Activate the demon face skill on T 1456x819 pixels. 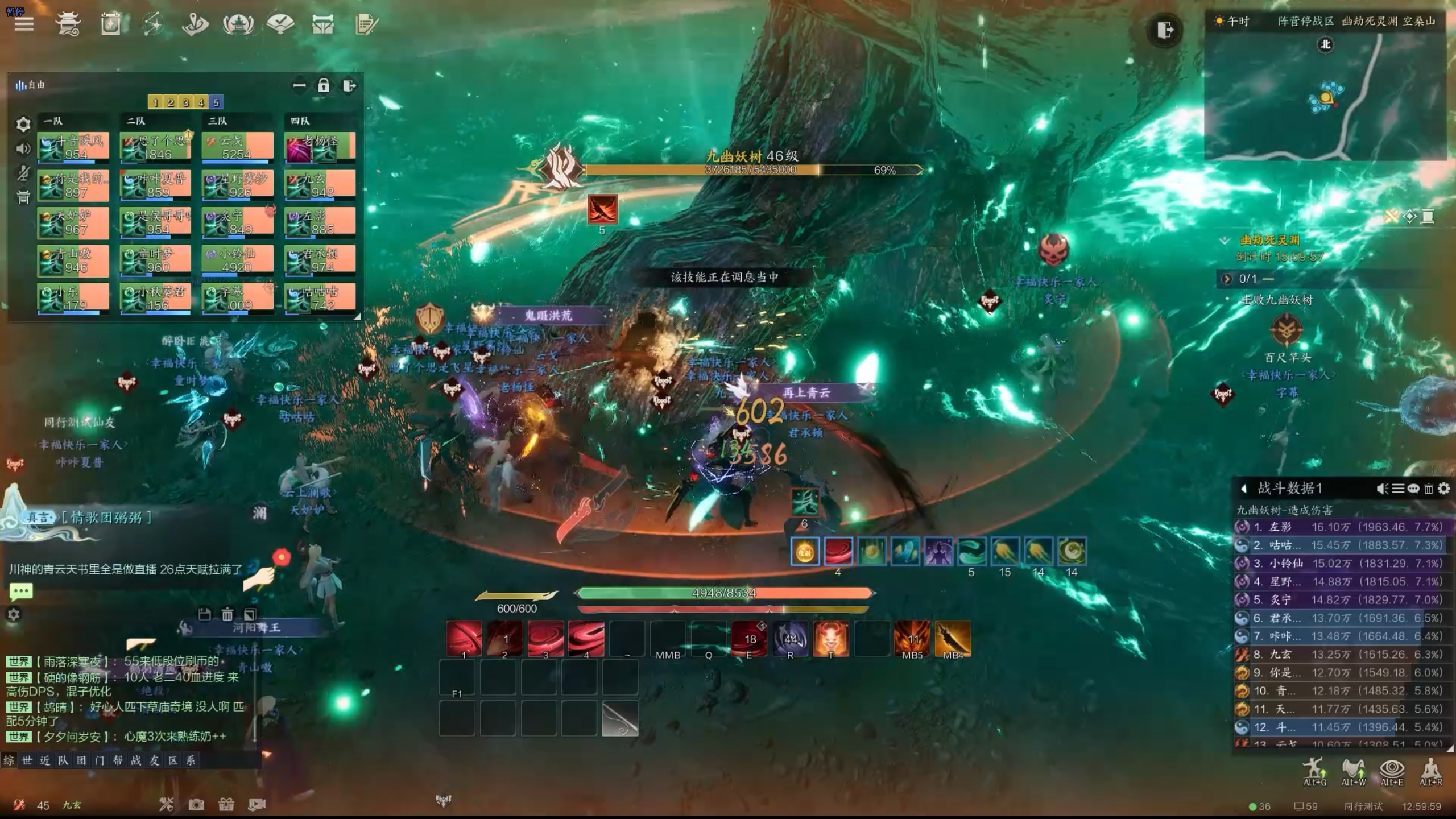coord(830,639)
